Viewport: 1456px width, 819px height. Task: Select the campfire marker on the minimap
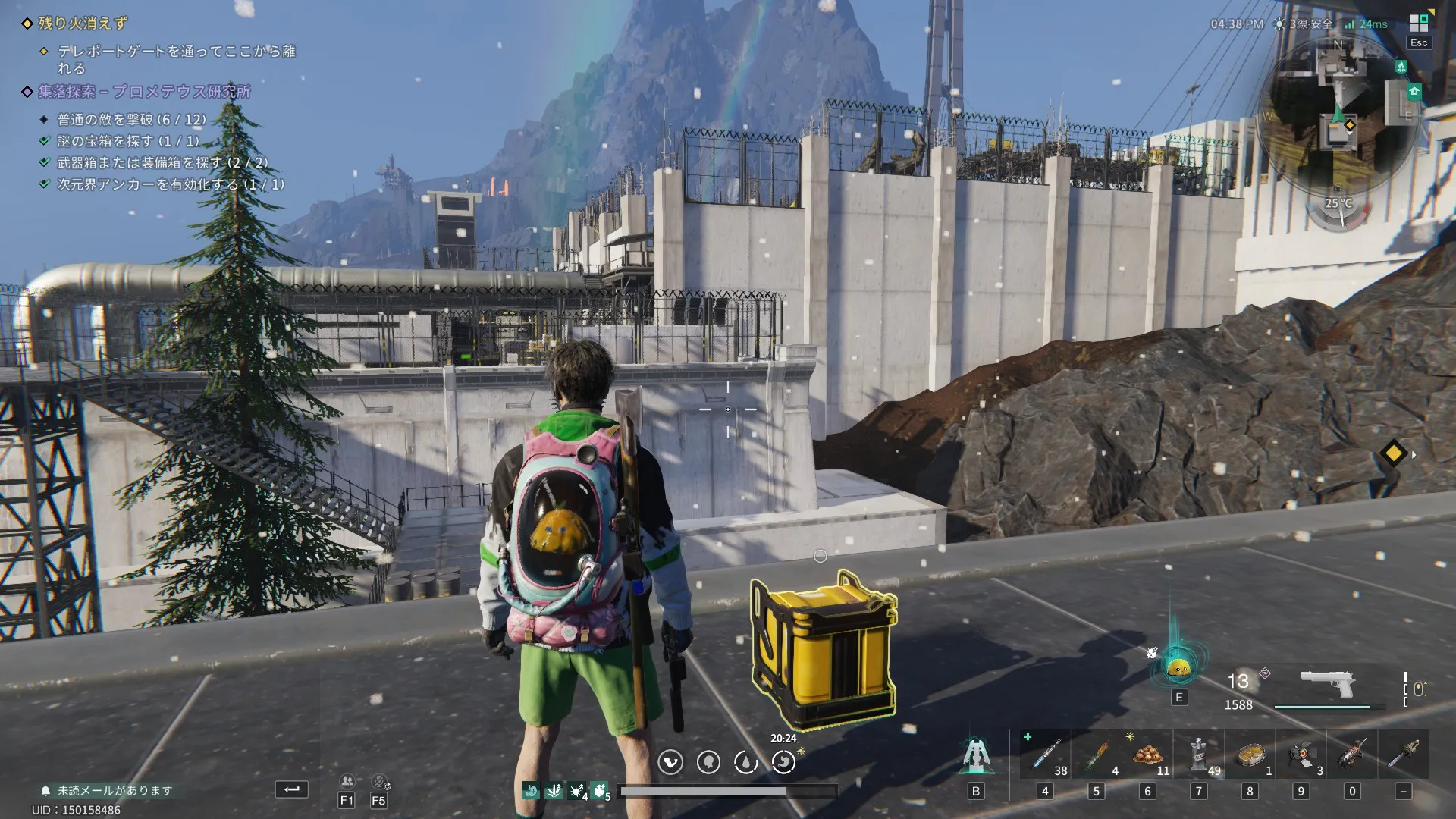click(1401, 67)
